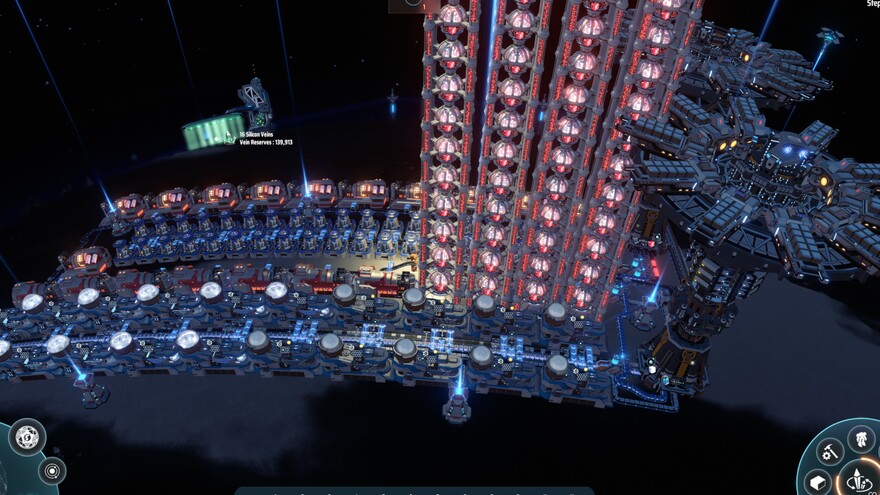
Task: Click the white cube inventory button
Action: point(815,484)
